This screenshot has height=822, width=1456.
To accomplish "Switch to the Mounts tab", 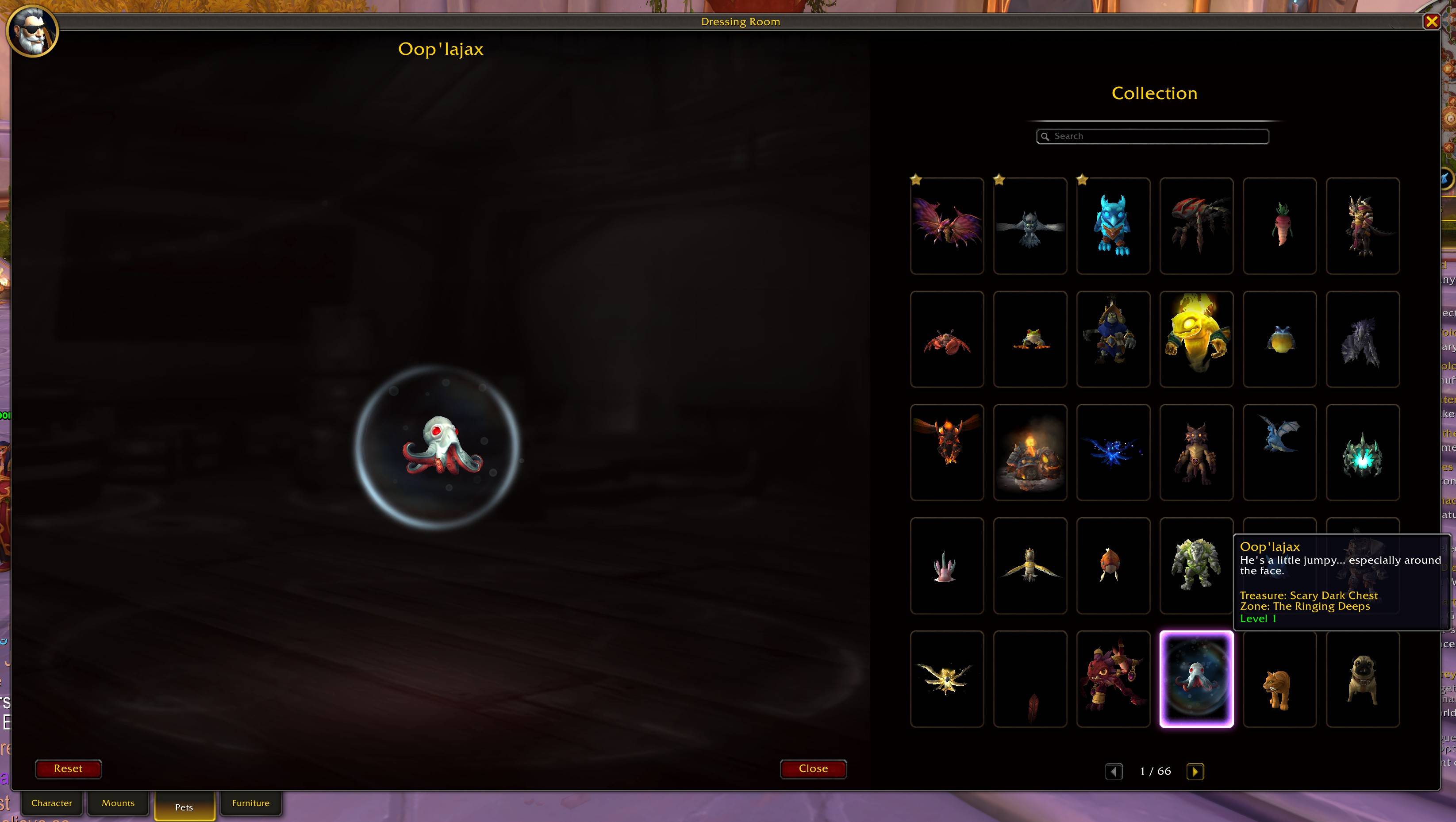I will point(118,803).
